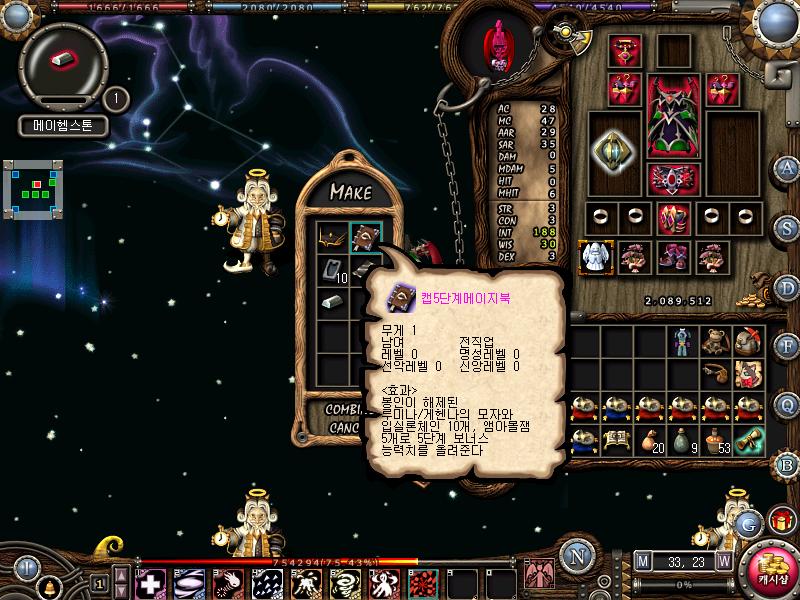Select the equipped armor slot
Viewport: 800px width, 600px height.
(x=674, y=117)
